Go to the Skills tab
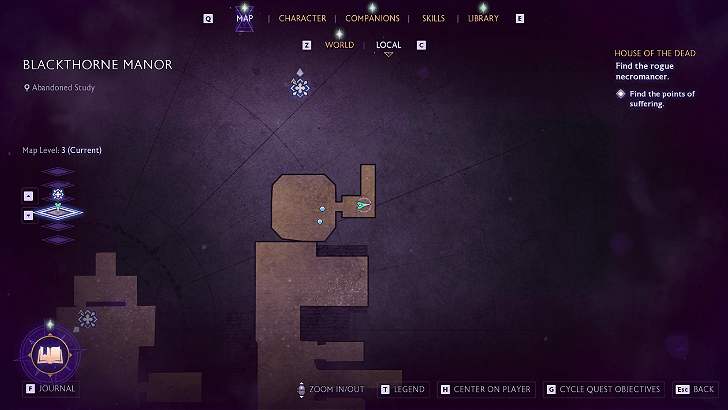 pyautogui.click(x=433, y=19)
